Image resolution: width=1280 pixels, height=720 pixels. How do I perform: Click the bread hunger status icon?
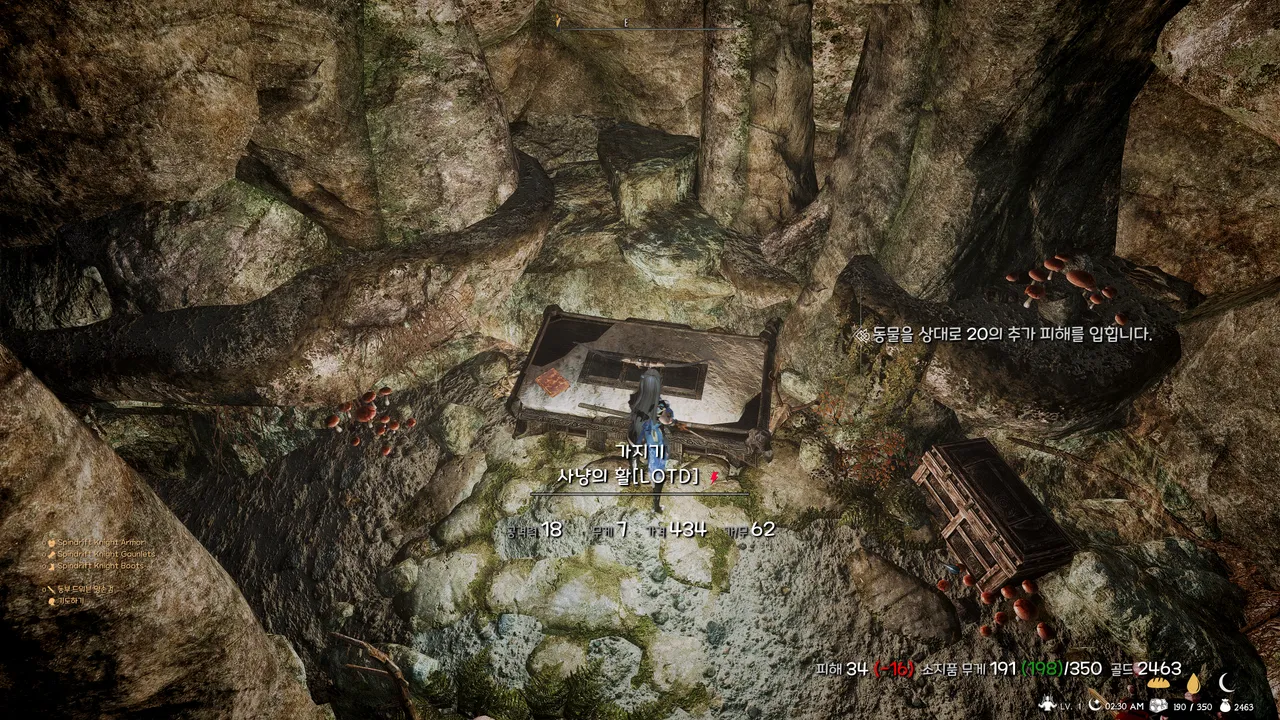pos(1160,684)
